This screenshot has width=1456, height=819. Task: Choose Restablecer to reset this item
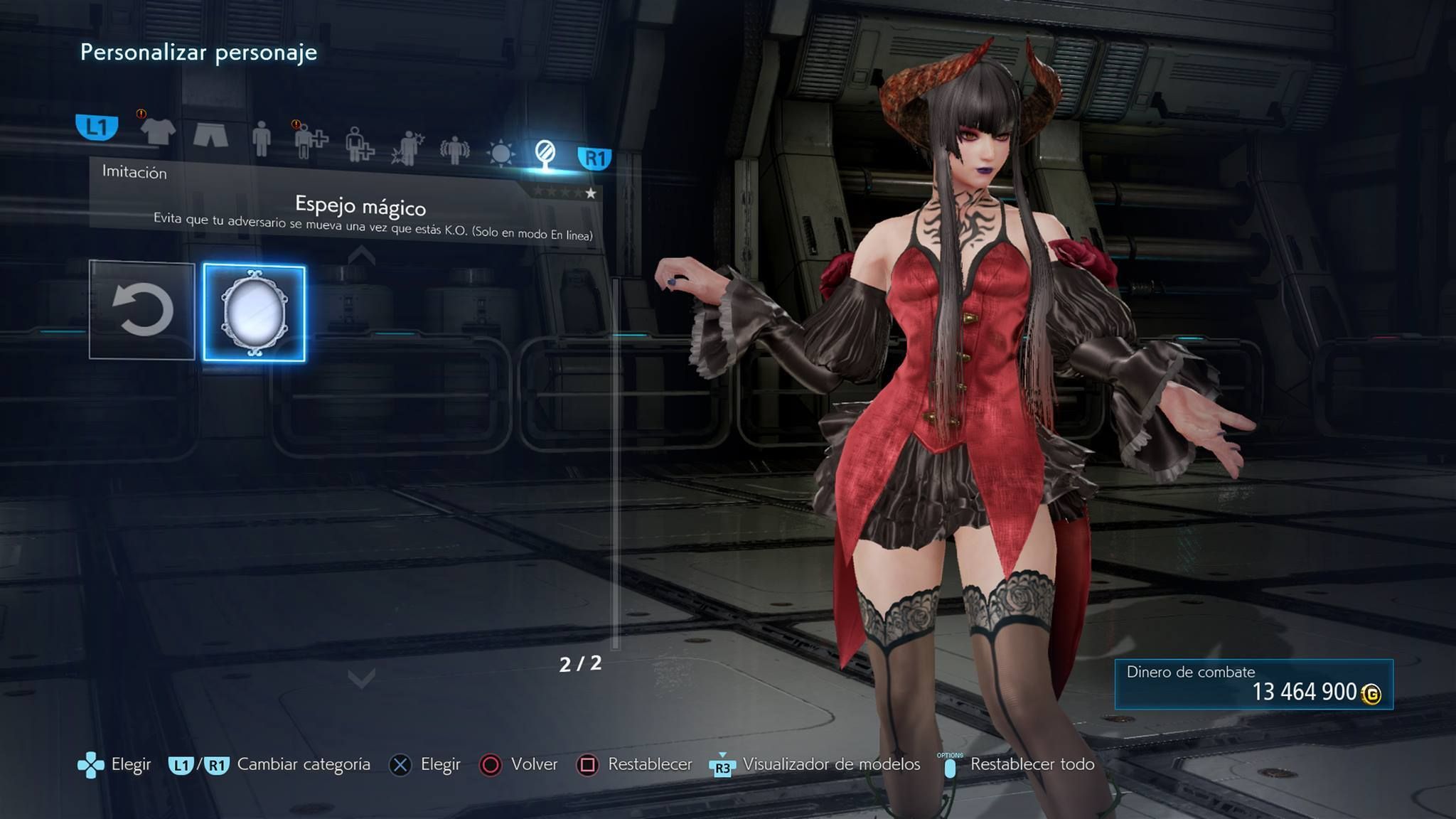635,764
